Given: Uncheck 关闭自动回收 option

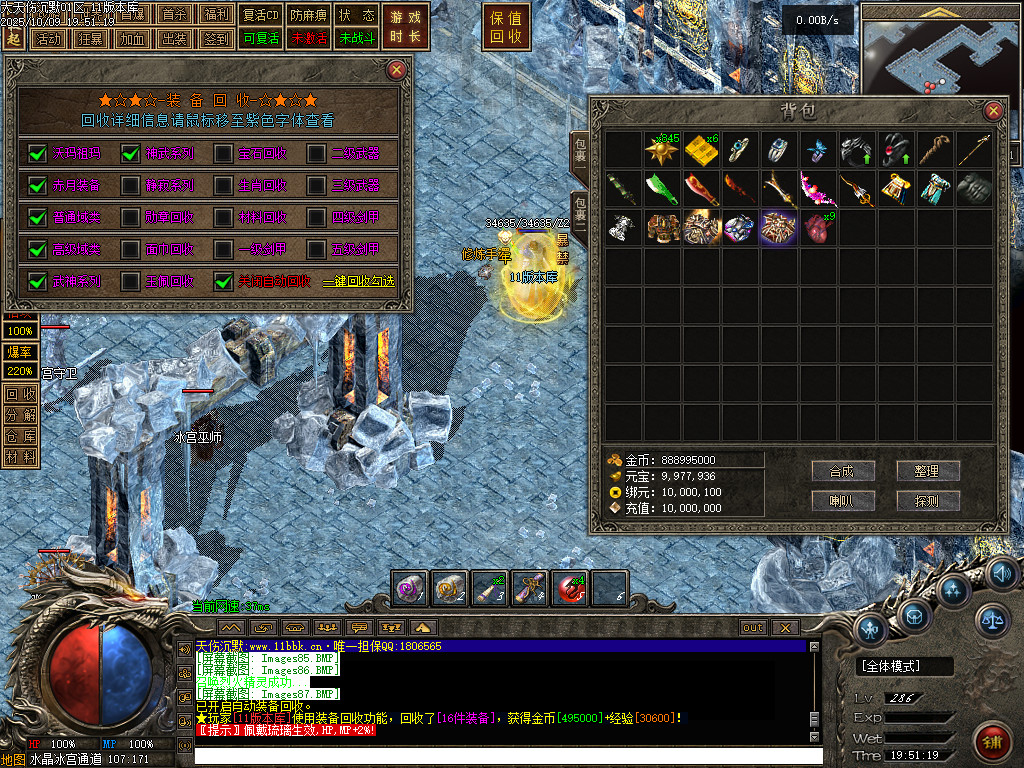Looking at the screenshot, I should pos(224,282).
